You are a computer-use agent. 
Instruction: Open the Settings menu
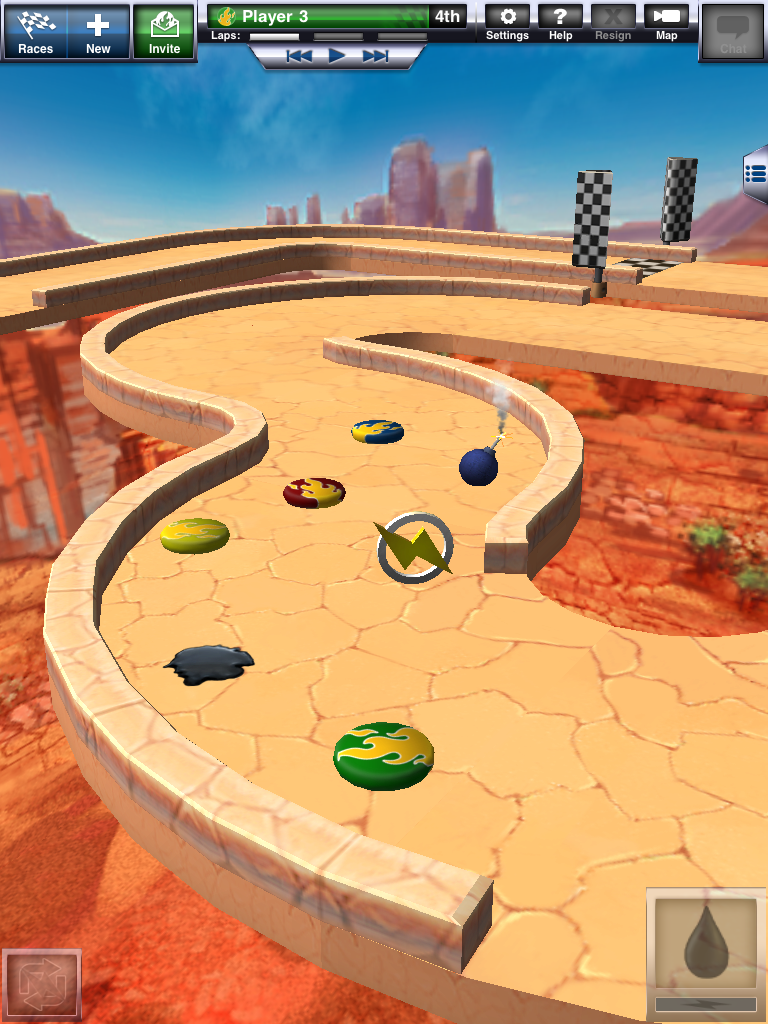point(507,23)
